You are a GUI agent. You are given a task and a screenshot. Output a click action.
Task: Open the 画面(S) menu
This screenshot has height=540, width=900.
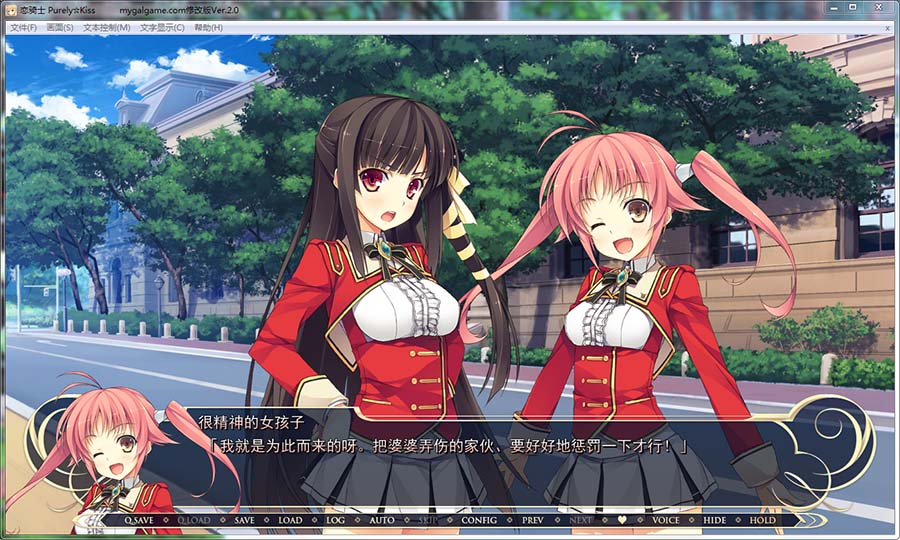pos(60,27)
